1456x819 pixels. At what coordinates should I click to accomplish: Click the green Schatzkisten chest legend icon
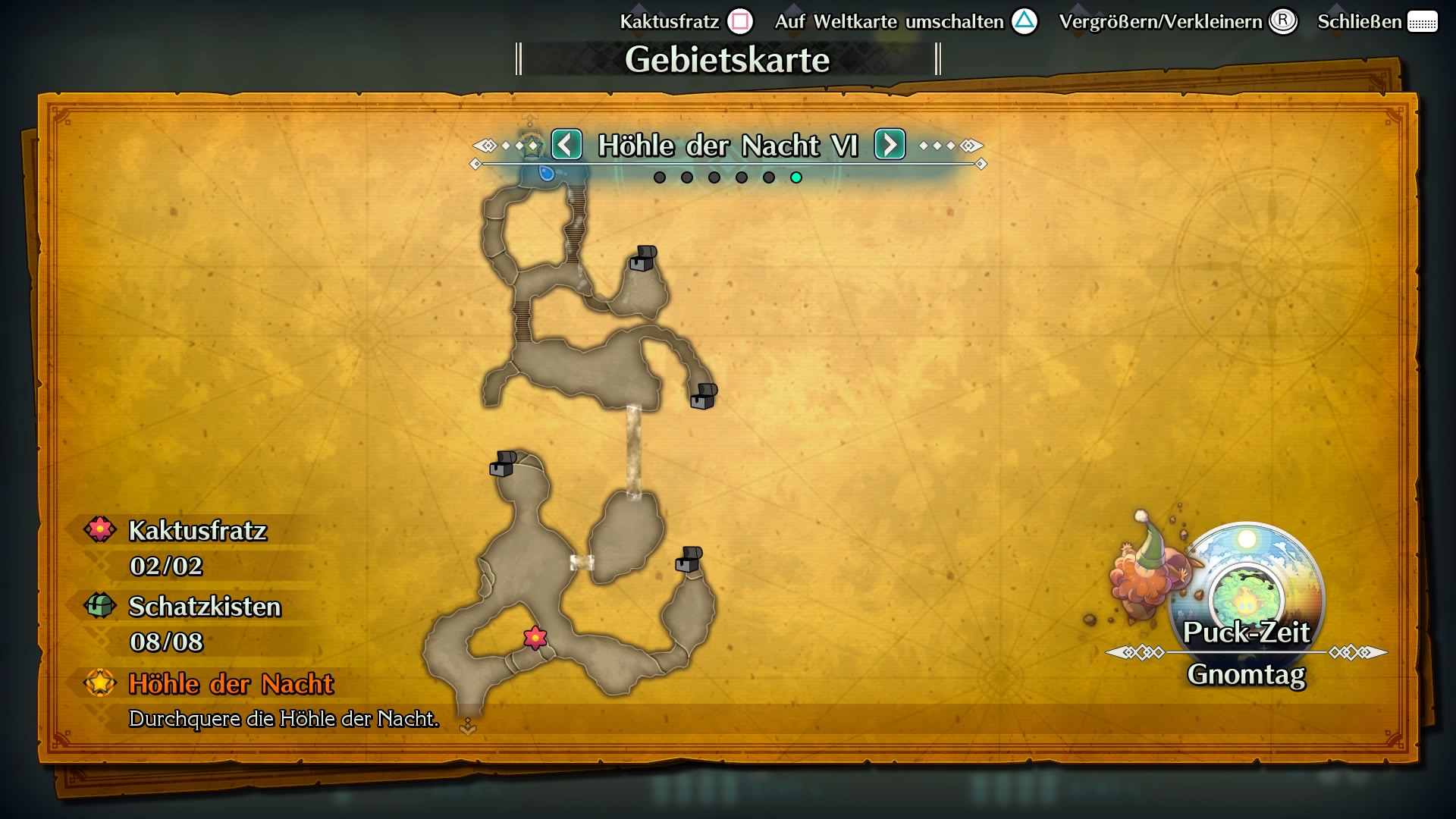(99, 606)
